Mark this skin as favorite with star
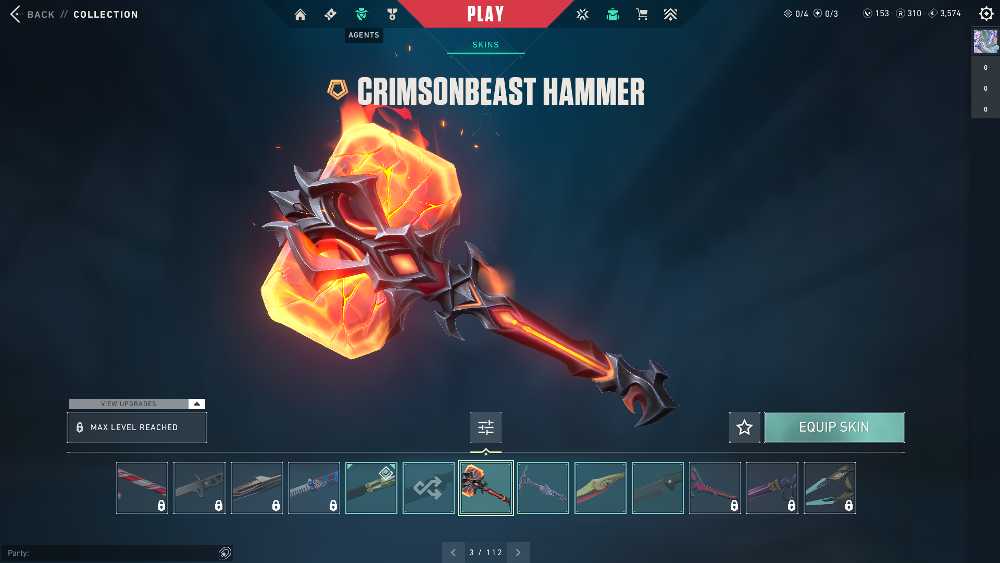1000x563 pixels. (744, 427)
